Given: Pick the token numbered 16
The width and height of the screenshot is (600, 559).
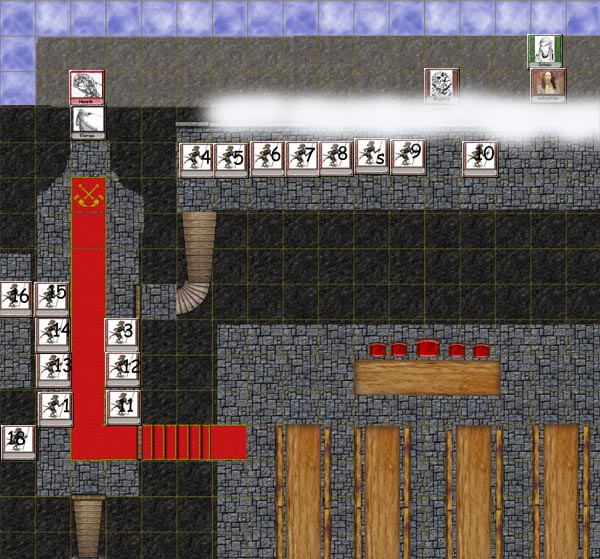Looking at the screenshot, I should coord(16,297).
